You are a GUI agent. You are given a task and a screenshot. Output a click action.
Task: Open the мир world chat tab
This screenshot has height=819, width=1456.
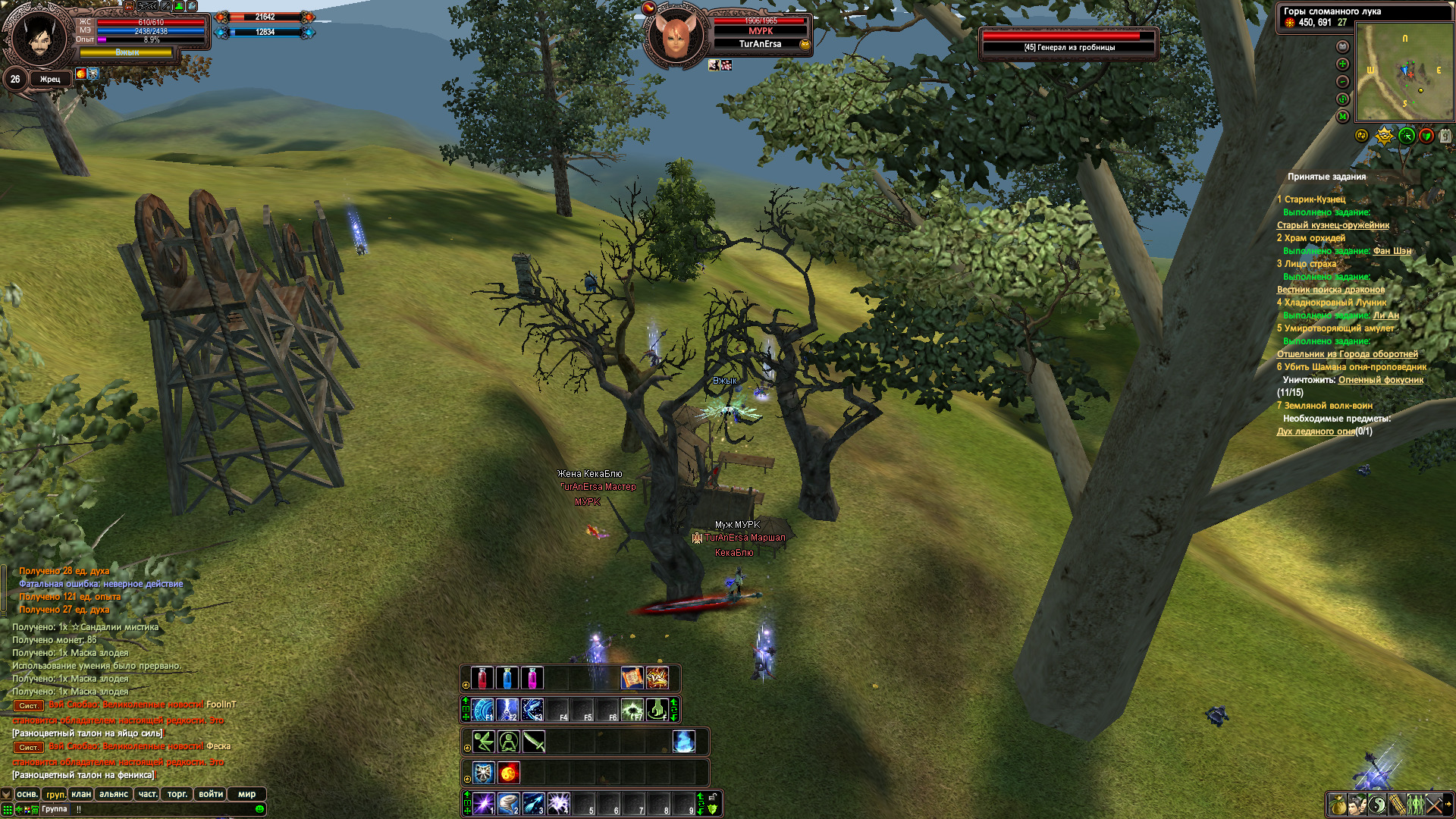(246, 794)
